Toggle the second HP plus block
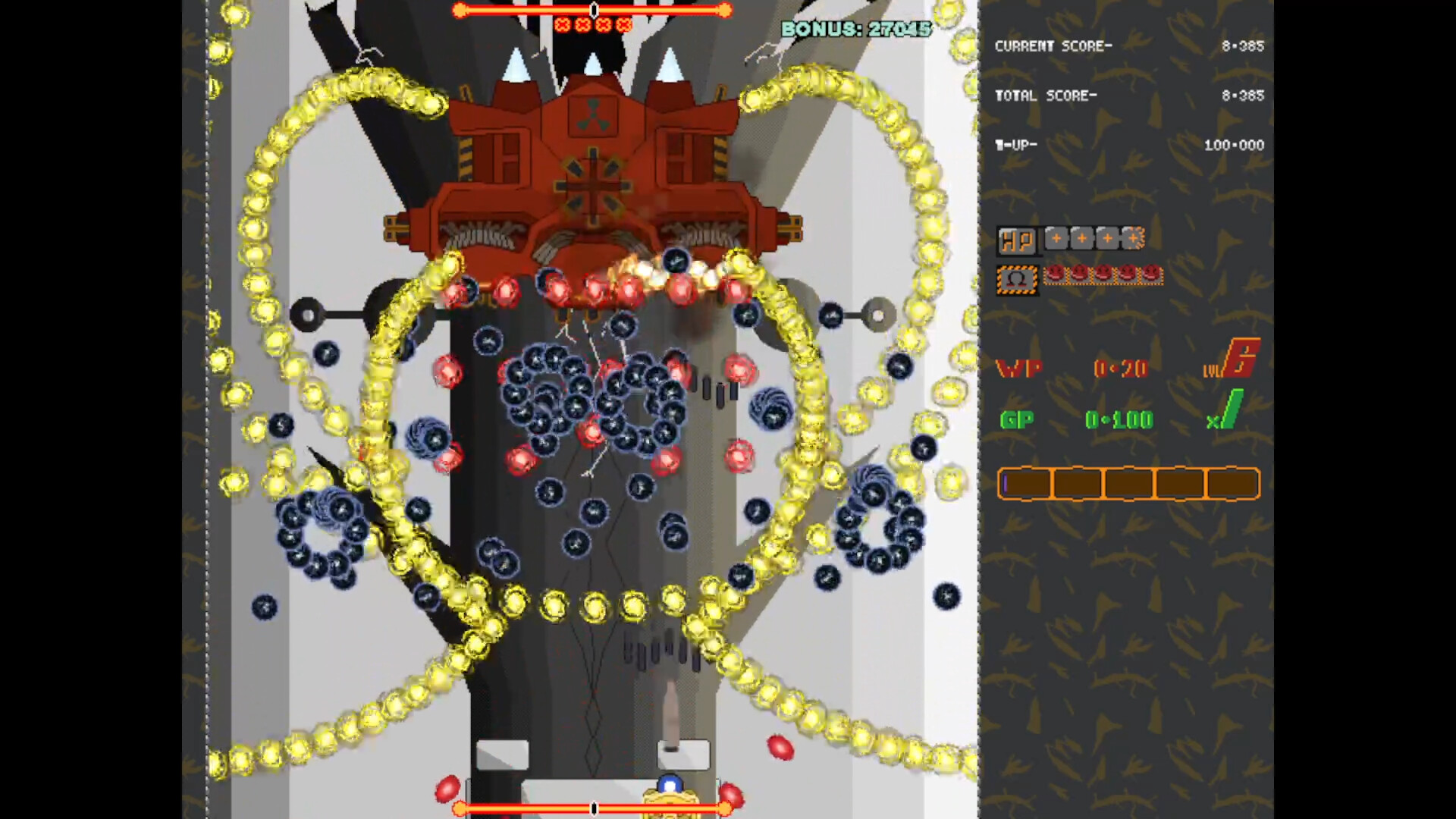The width and height of the screenshot is (1456, 819). [x=1081, y=238]
